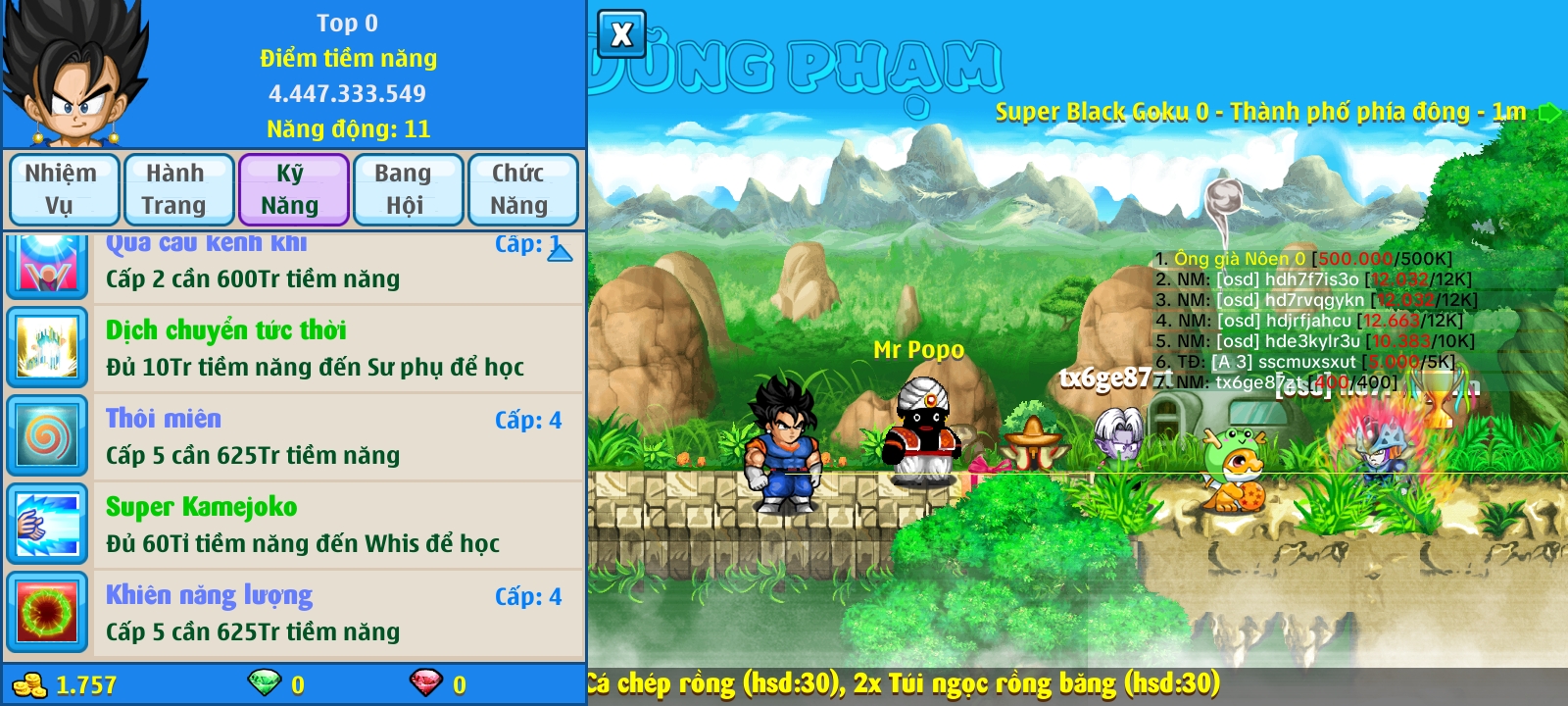Click the Khiên năng lượng shield icon
This screenshot has width=1568, height=706.
point(47,613)
